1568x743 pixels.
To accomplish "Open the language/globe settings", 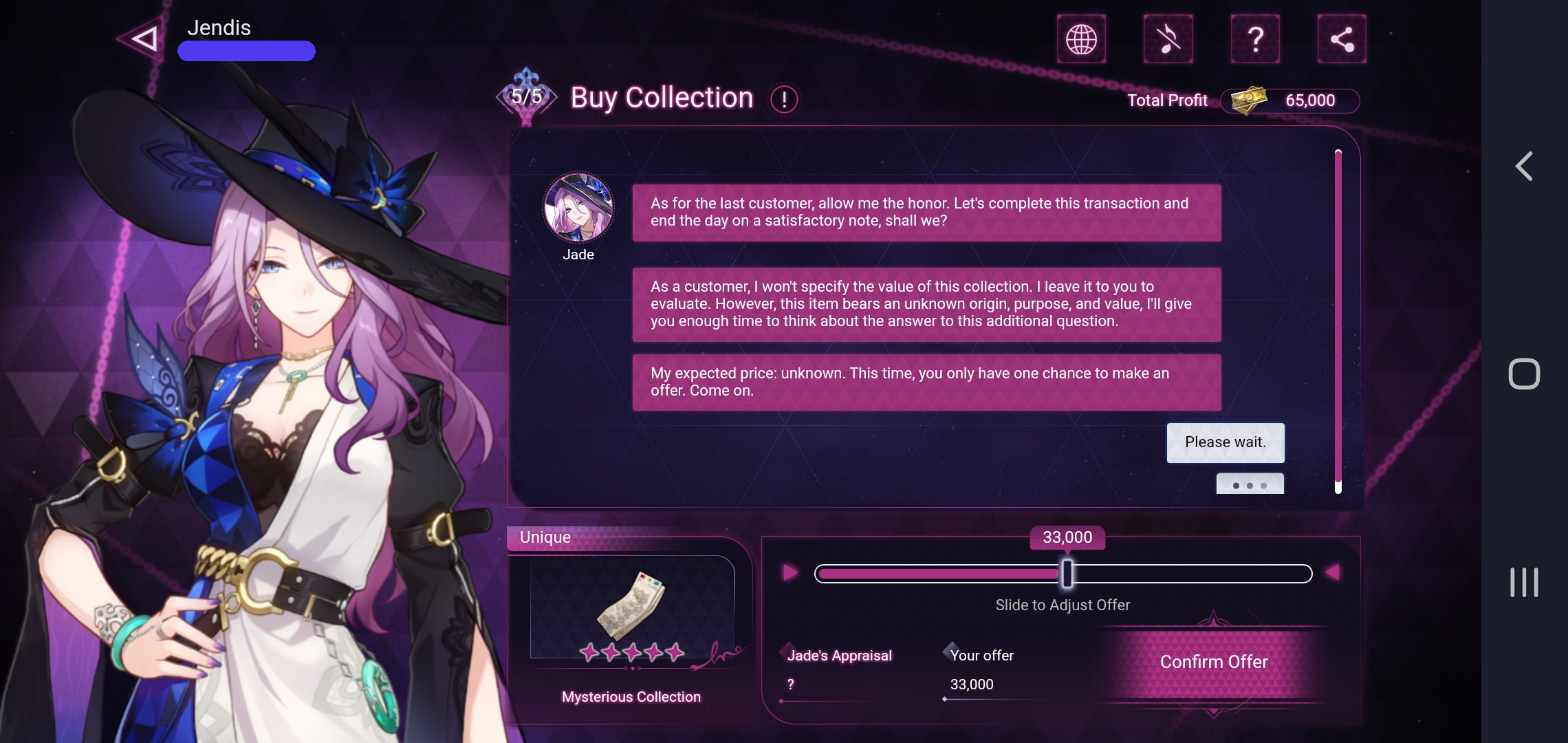I will point(1082,39).
